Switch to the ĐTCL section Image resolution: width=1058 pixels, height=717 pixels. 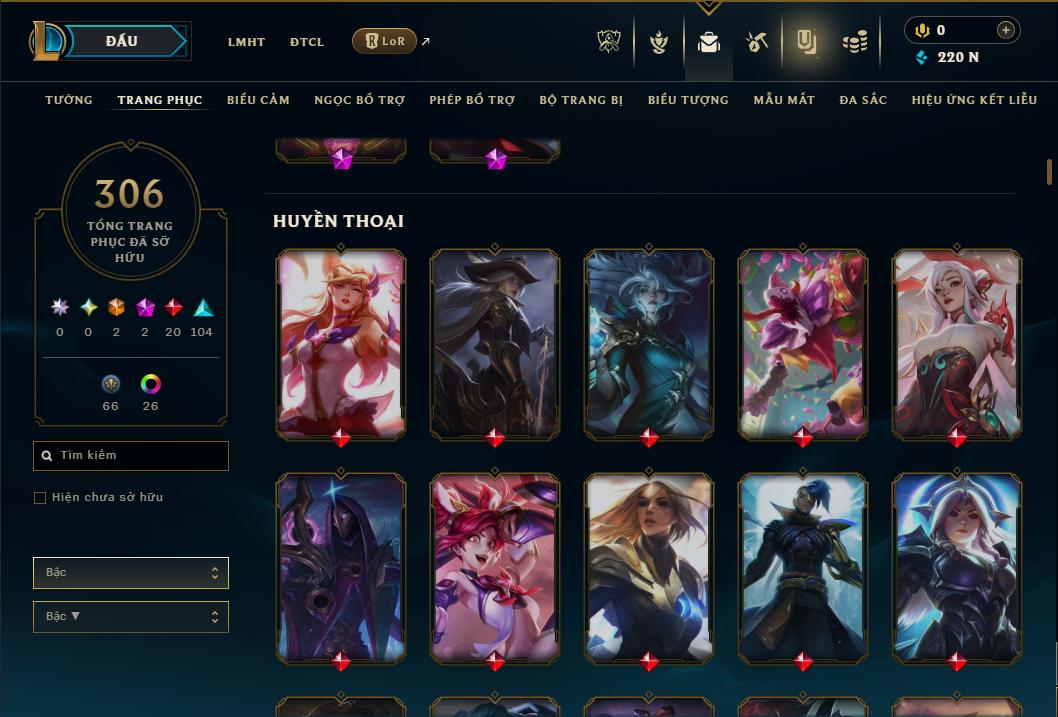[x=307, y=42]
